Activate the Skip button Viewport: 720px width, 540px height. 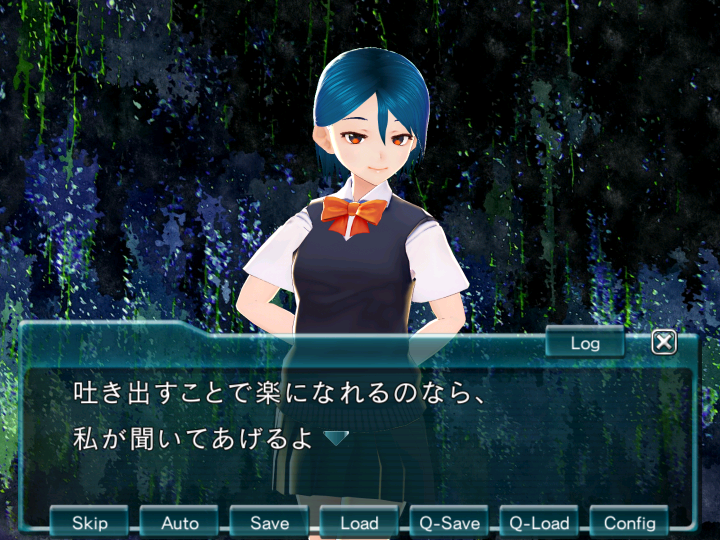pos(90,522)
